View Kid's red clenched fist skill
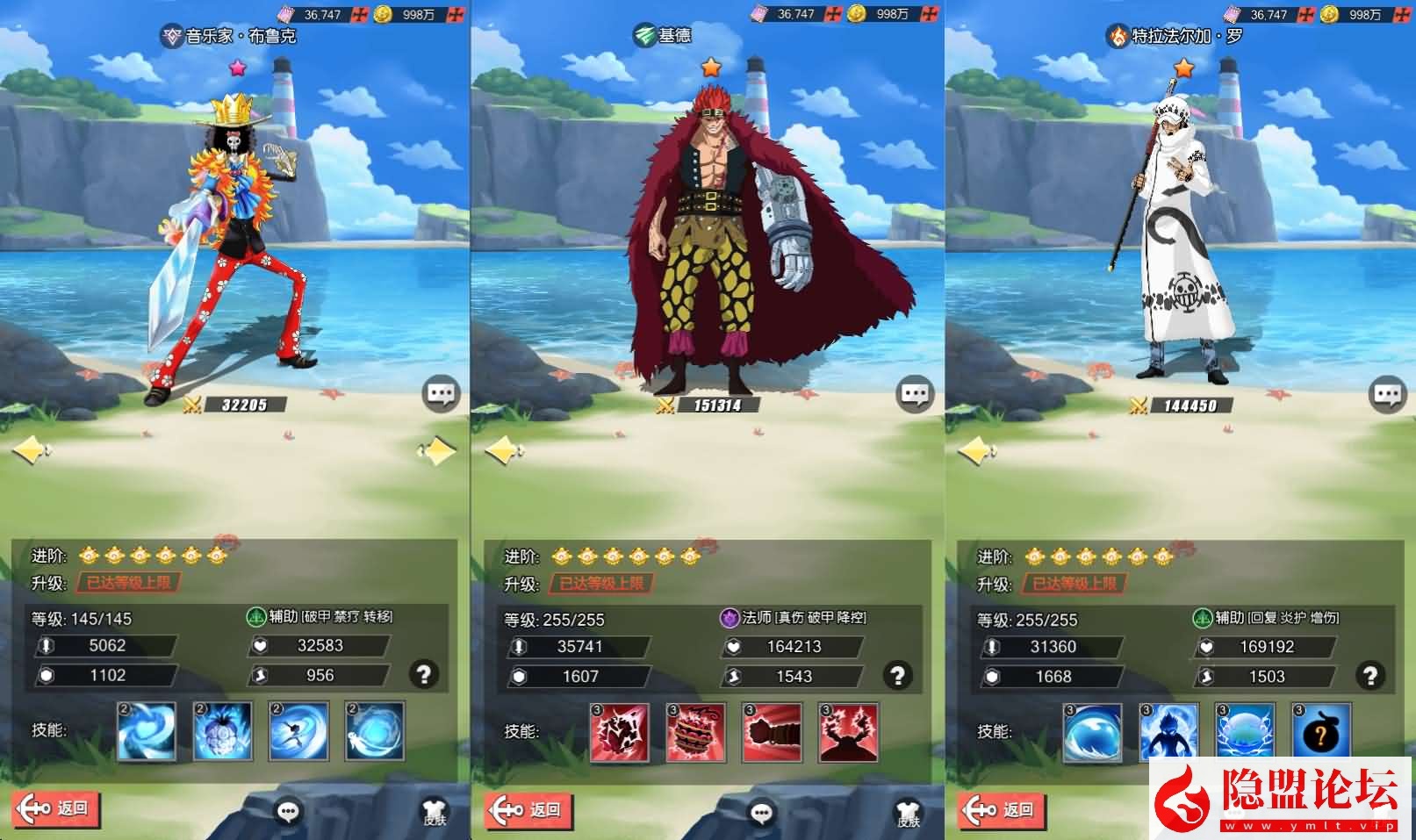 tap(773, 732)
